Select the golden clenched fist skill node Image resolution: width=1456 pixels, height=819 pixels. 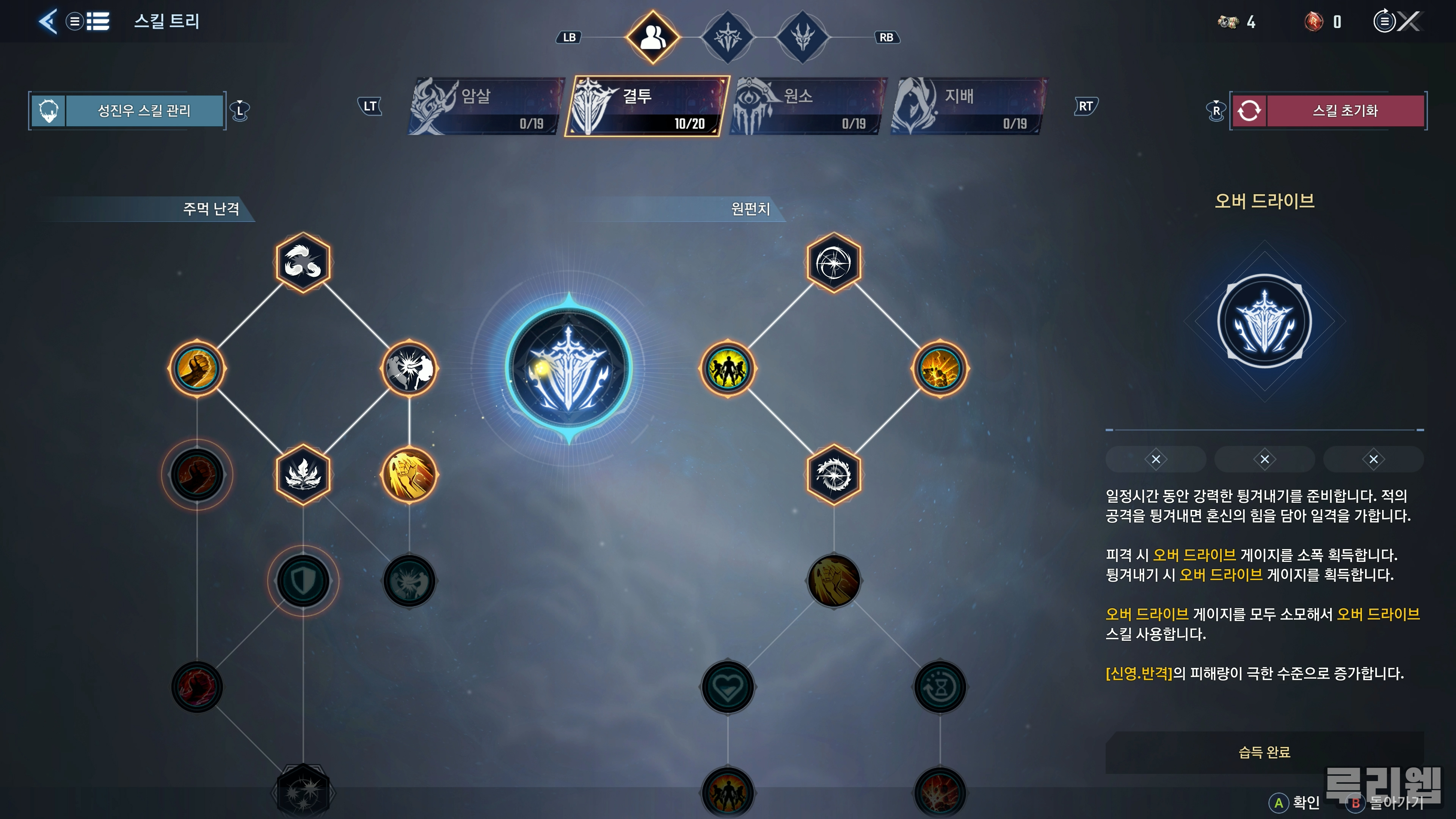tap(197, 369)
